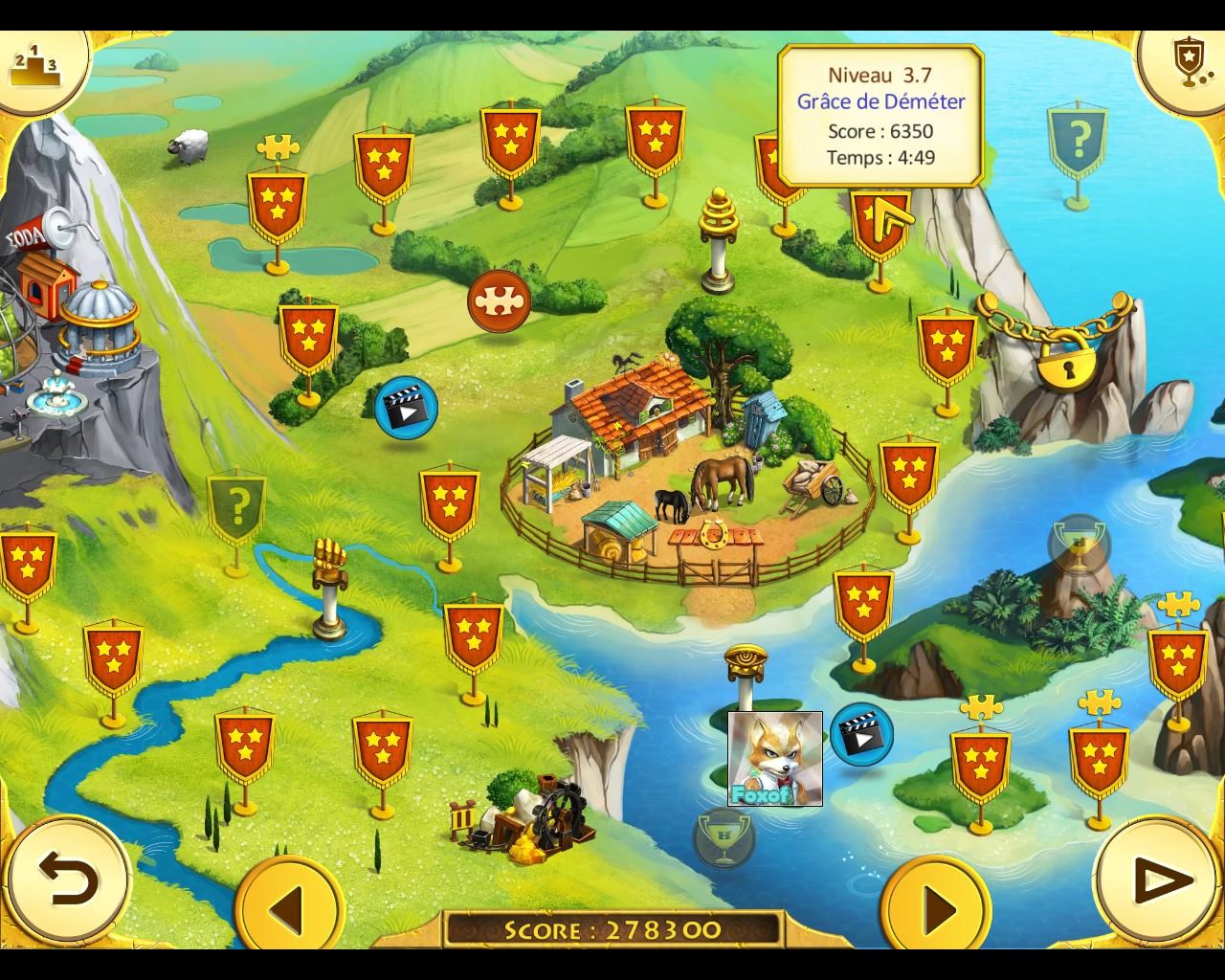Show the next map with the right arrow
The width and height of the screenshot is (1225, 980).
[936, 905]
